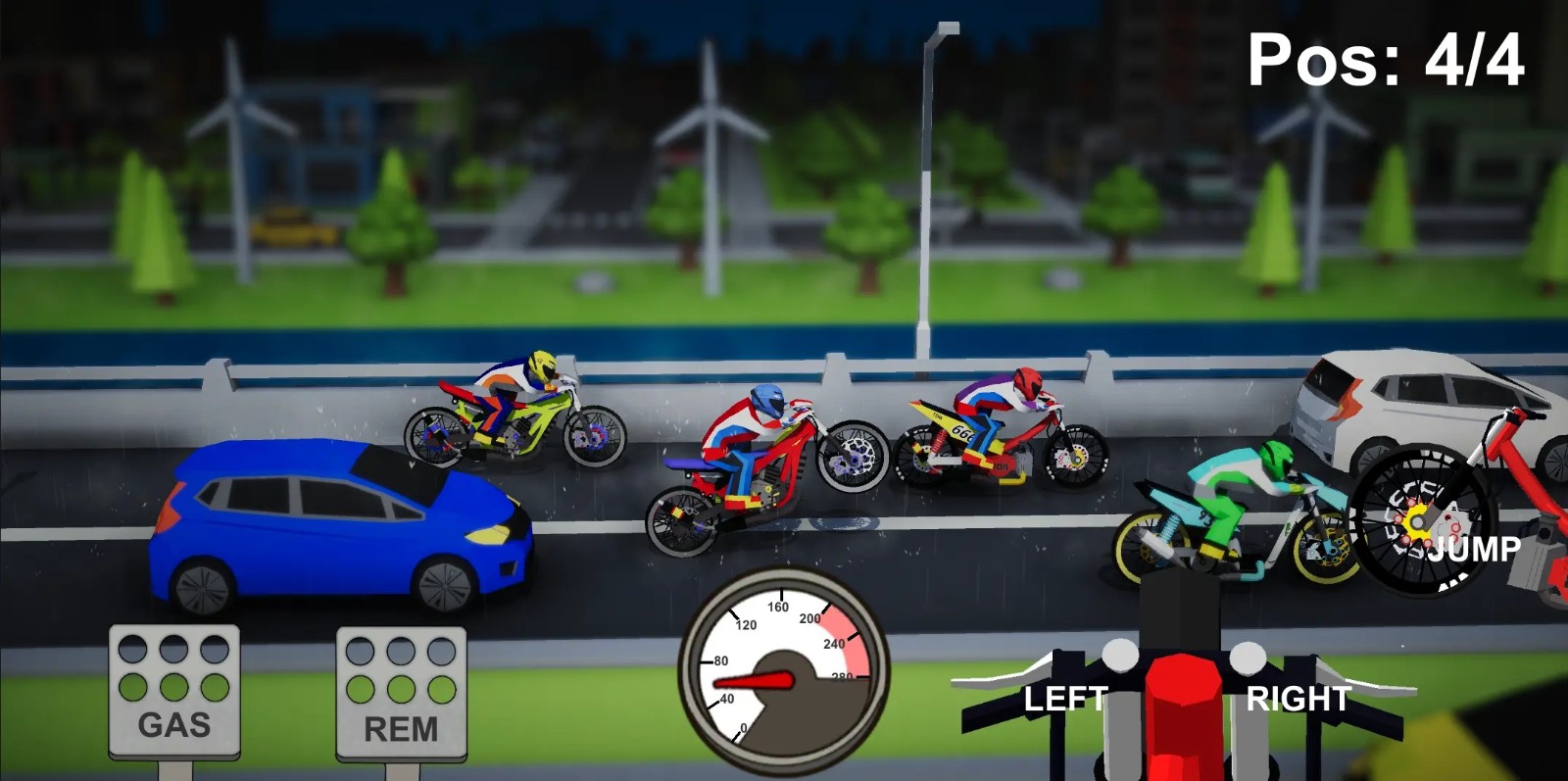Image resolution: width=1568 pixels, height=781 pixels.
Task: Tap the GAS pedal button
Action: [174, 692]
